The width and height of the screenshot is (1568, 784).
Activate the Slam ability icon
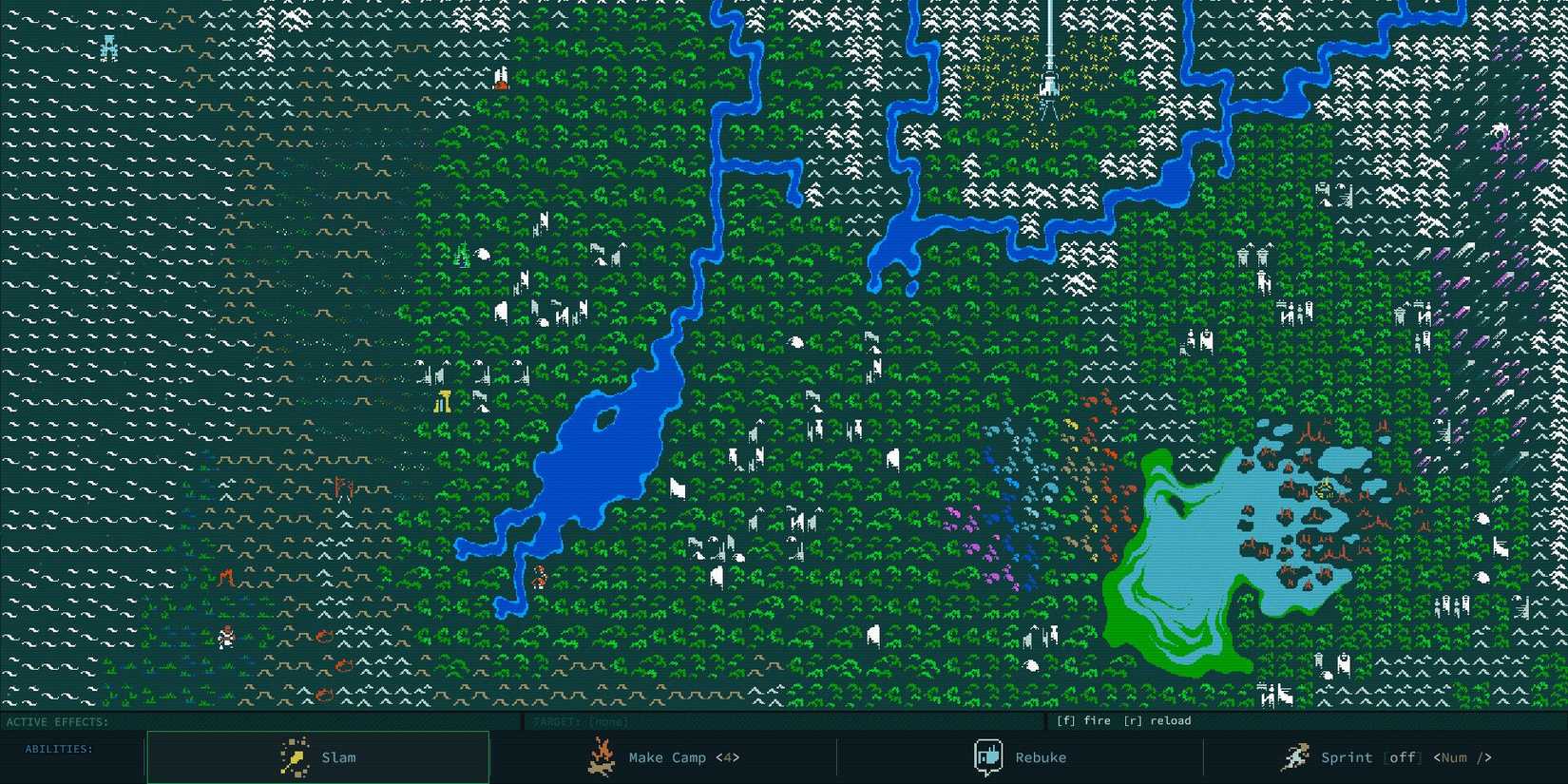tap(293, 756)
